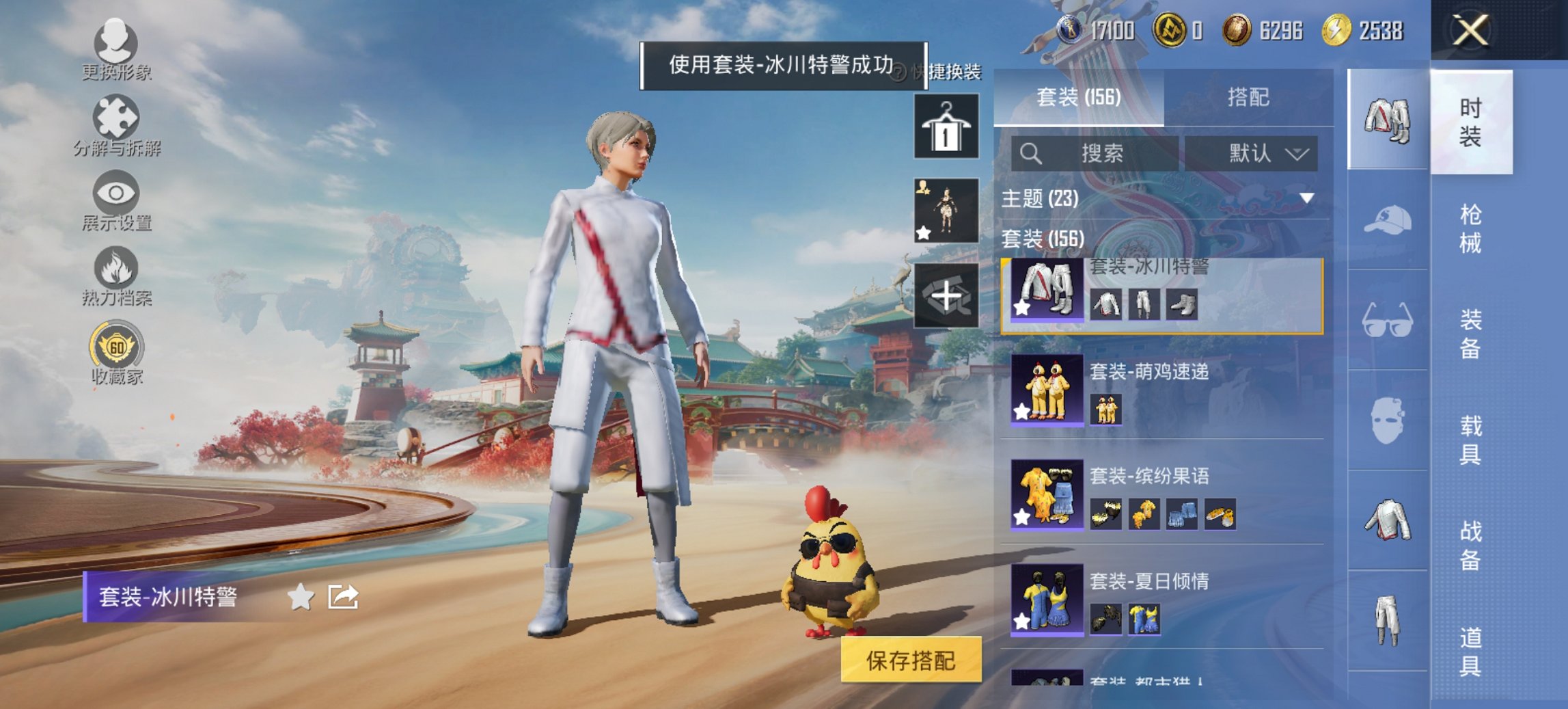Select the 分解与拆解 dismantle icon
The height and width of the screenshot is (709, 1568).
[118, 118]
